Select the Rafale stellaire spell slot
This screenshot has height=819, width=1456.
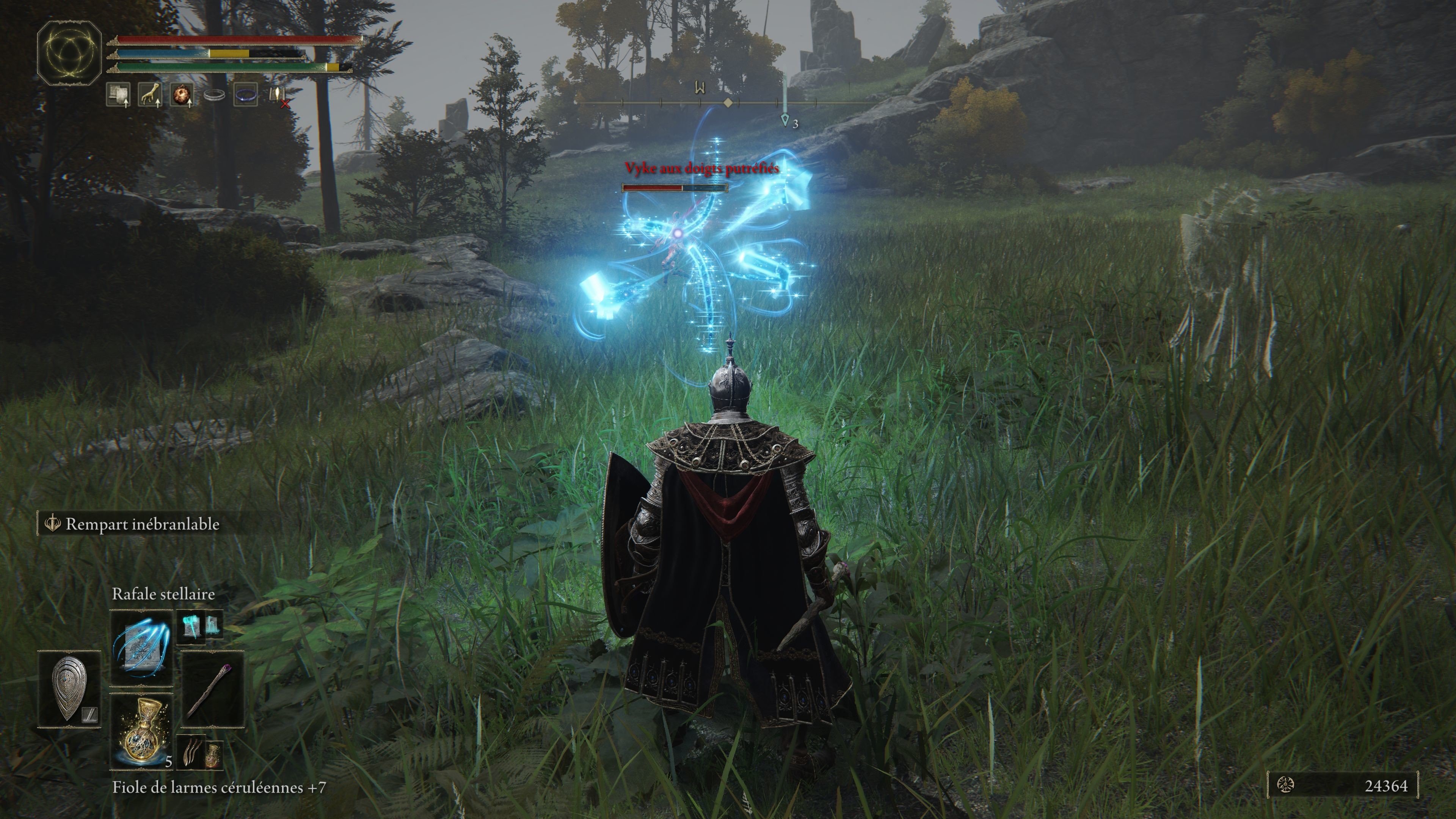tap(141, 647)
